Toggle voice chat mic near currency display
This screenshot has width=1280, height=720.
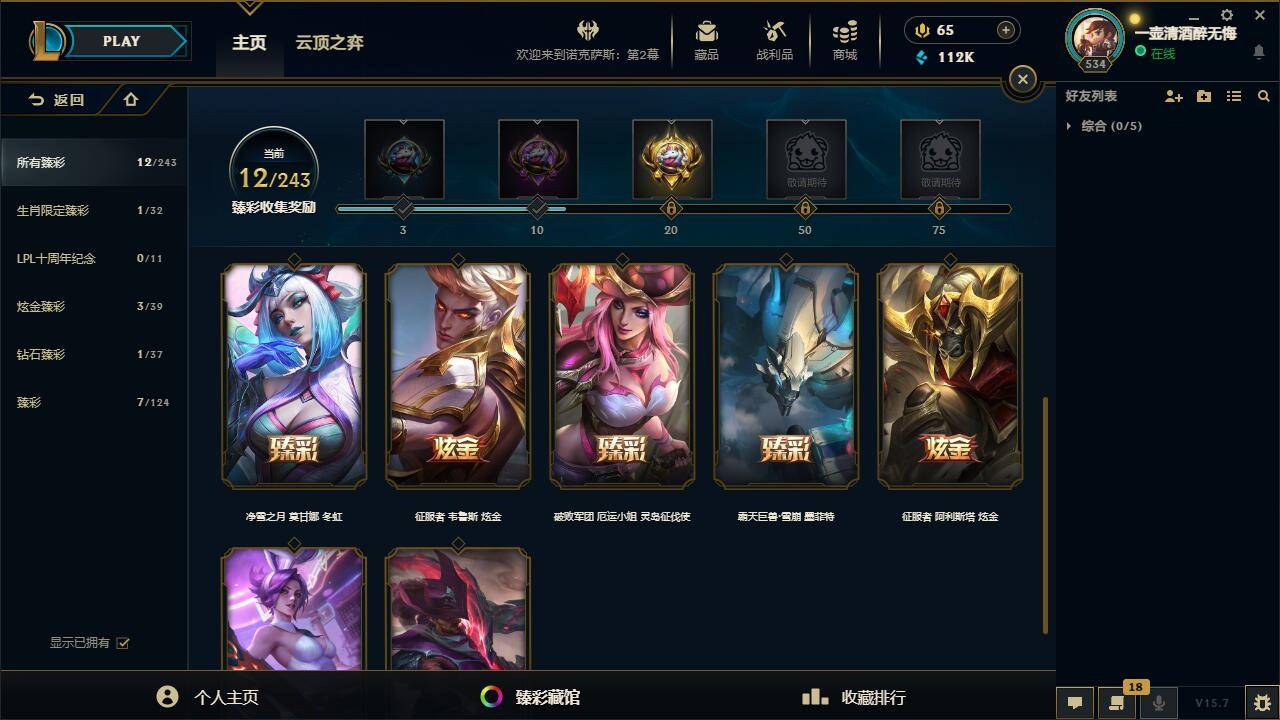pos(922,30)
